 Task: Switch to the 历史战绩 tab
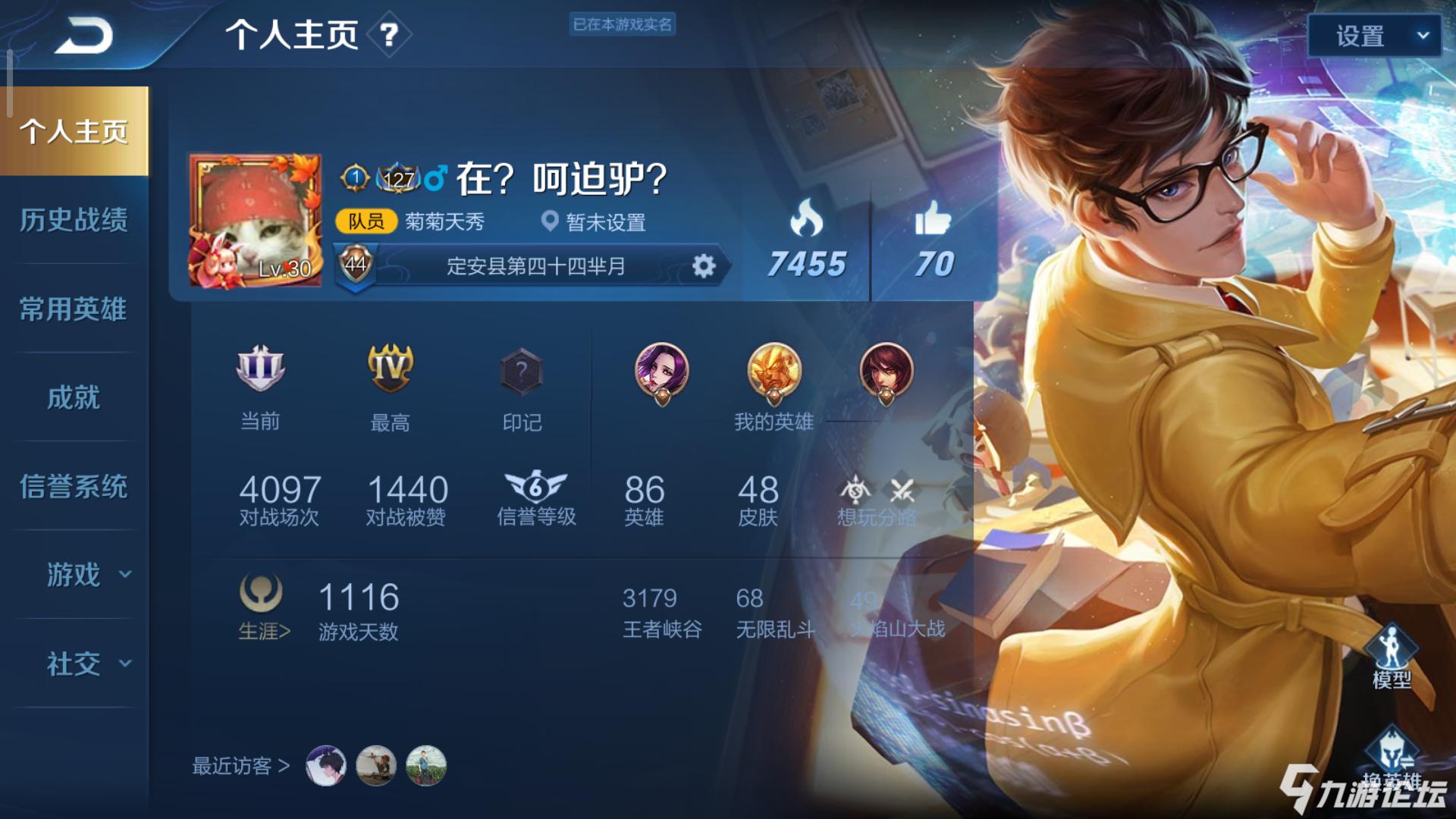point(74,221)
